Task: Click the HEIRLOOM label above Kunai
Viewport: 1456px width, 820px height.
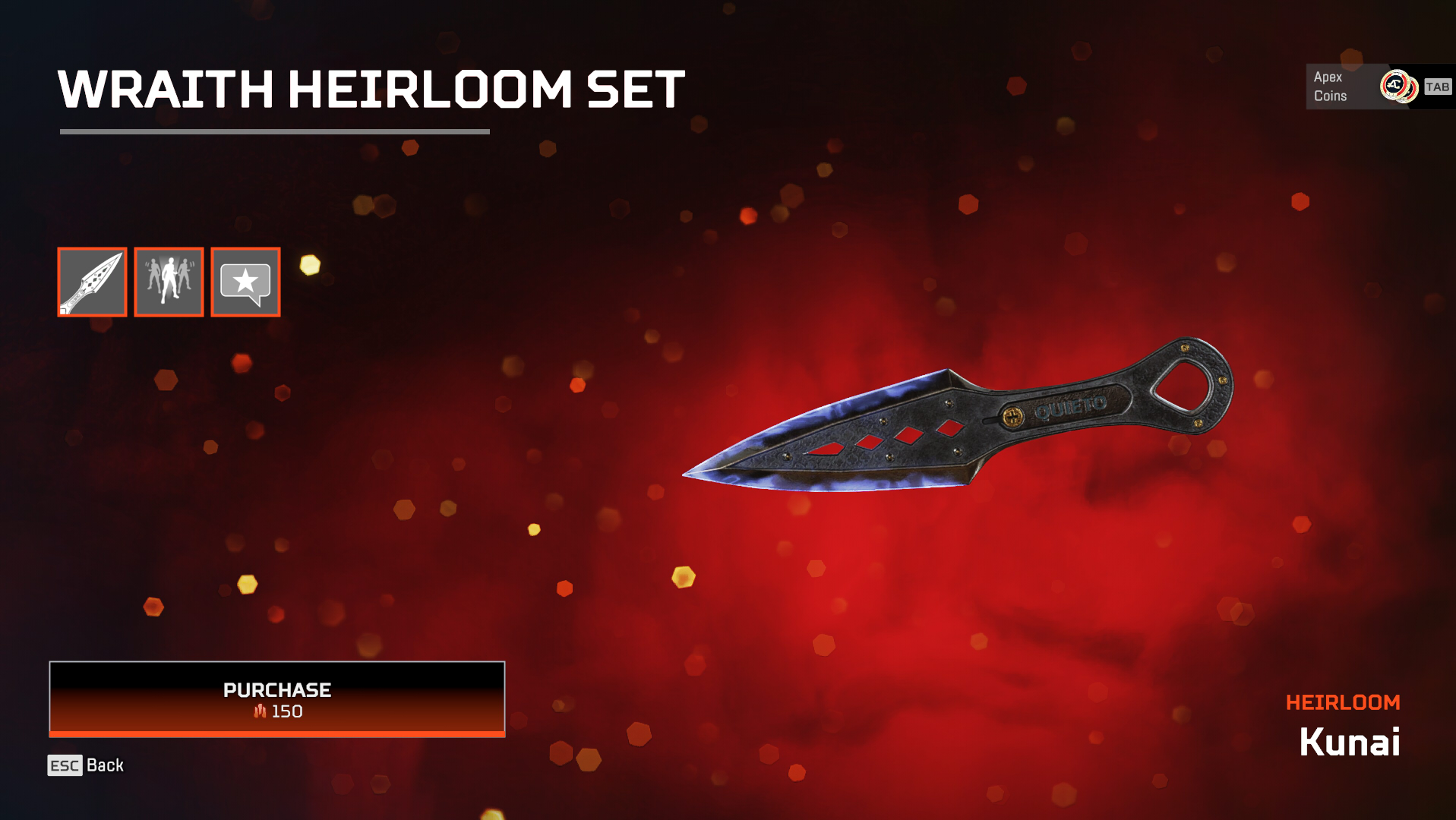Action: (1344, 702)
